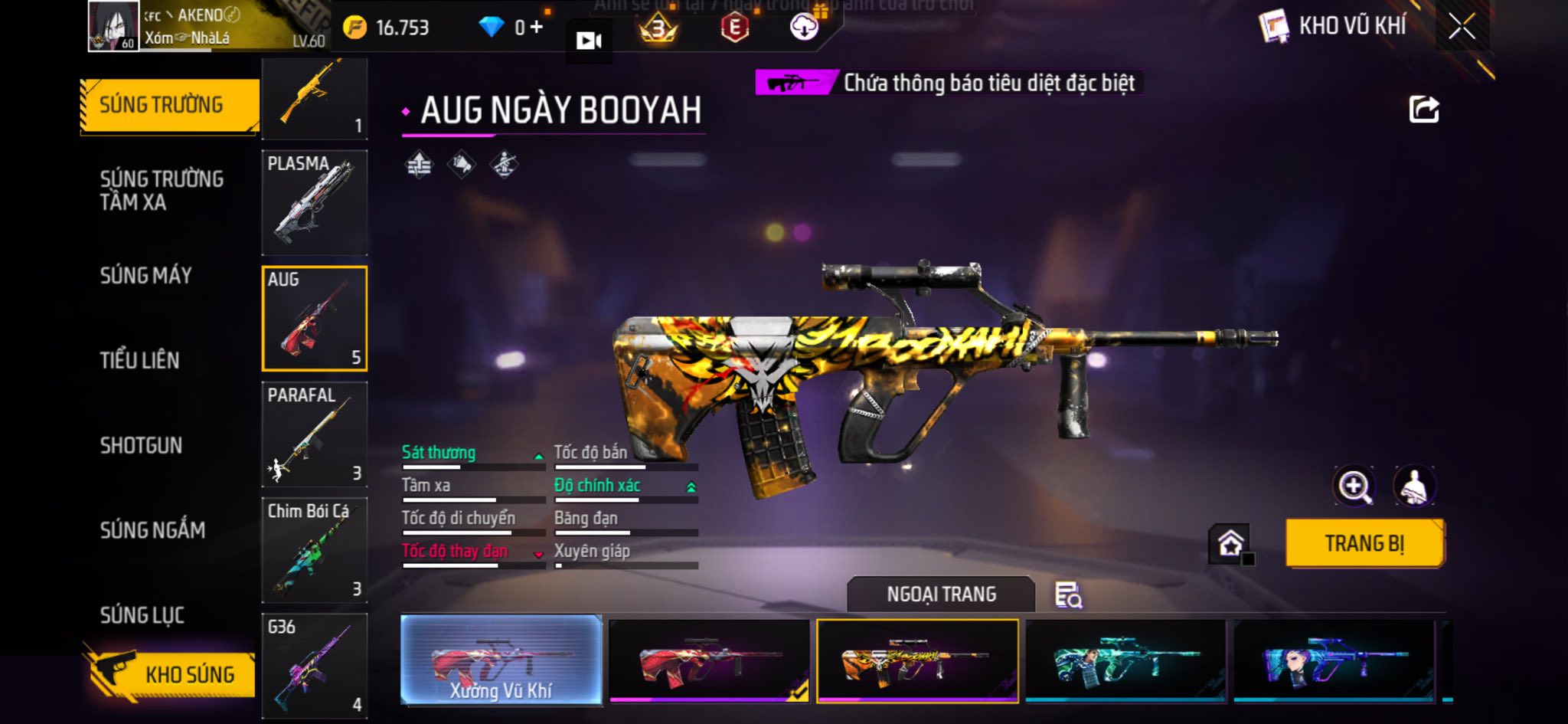
Task: Select the G36 weapon tile
Action: pyautogui.click(x=315, y=665)
